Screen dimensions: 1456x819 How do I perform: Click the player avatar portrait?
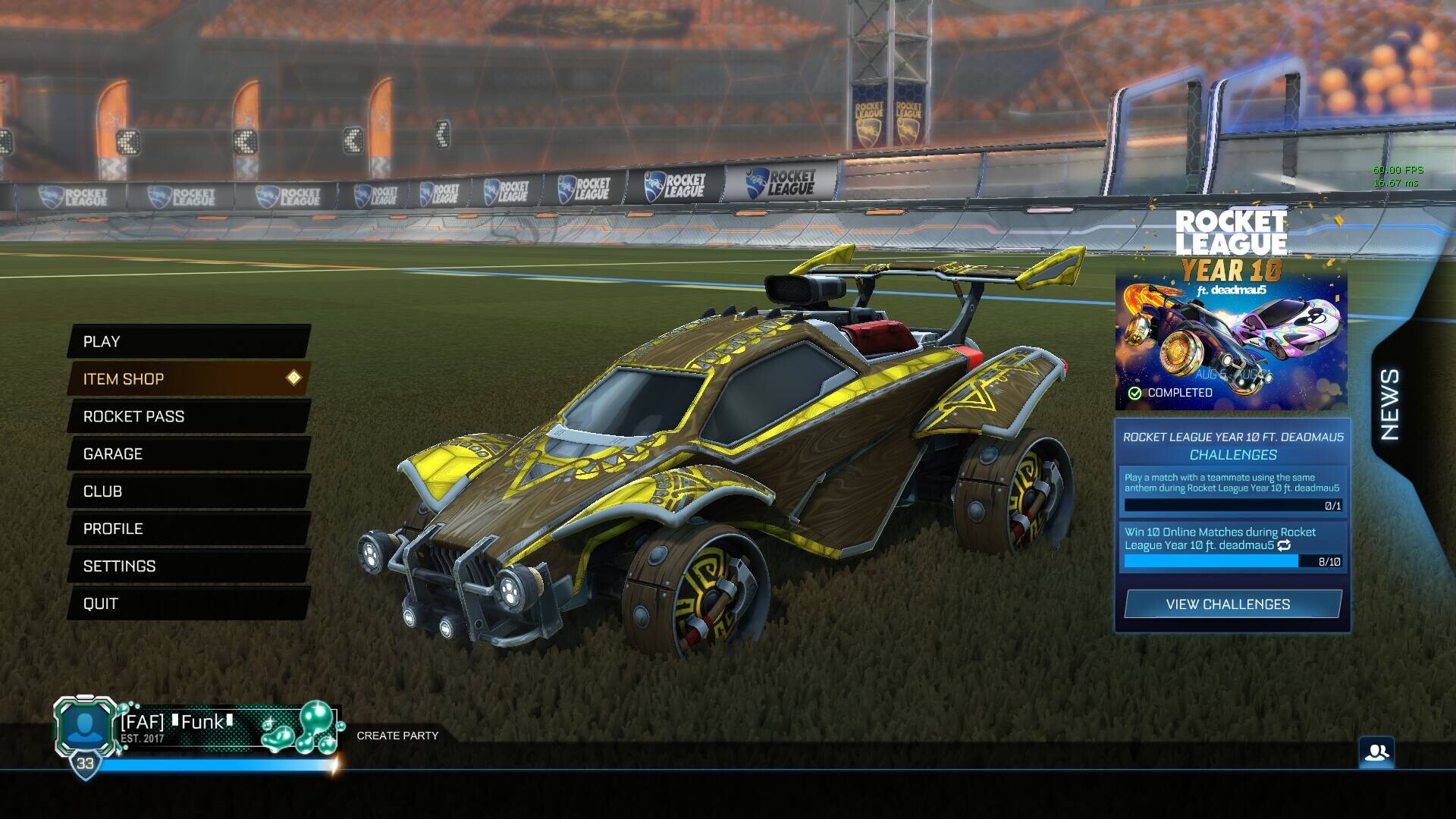pos(85,726)
